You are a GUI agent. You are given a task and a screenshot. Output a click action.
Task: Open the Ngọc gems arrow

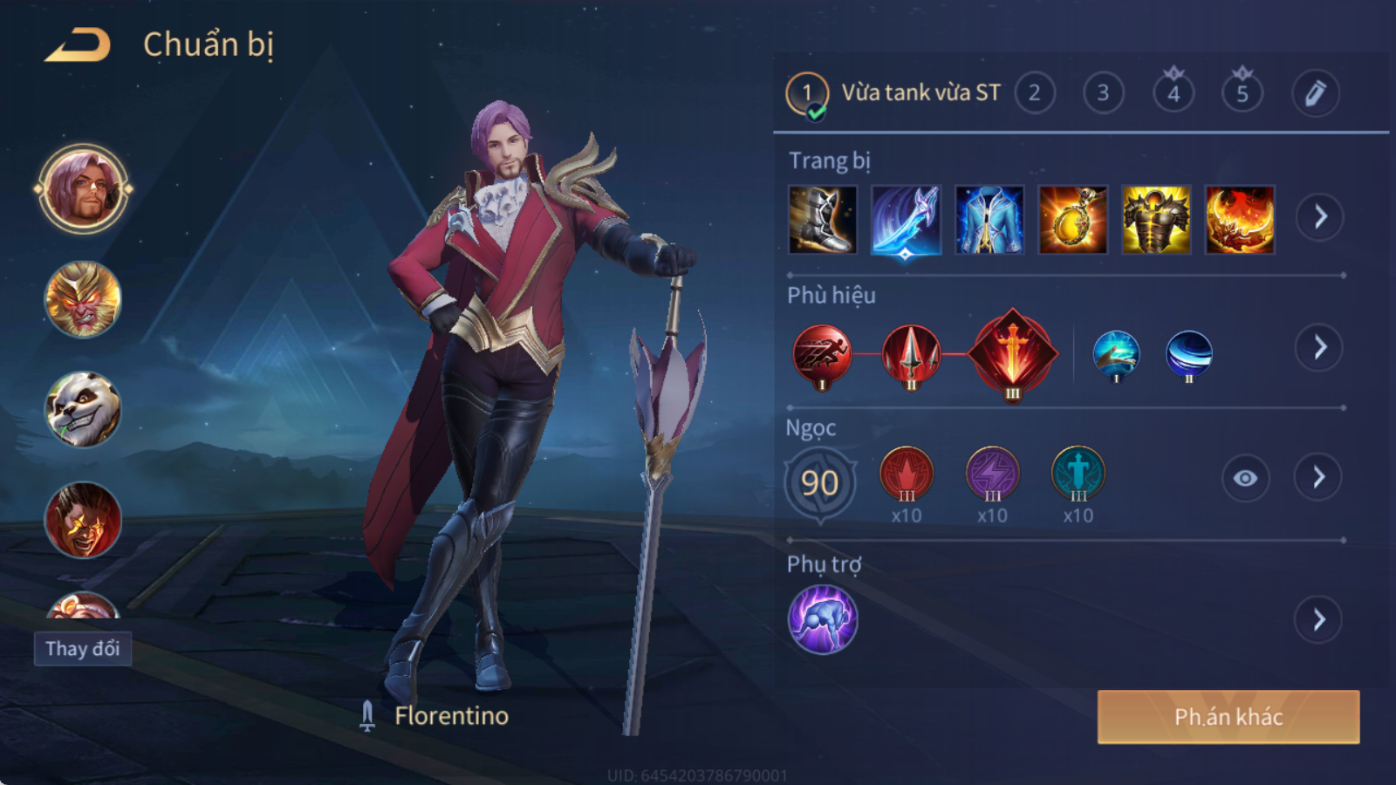pyautogui.click(x=1320, y=478)
